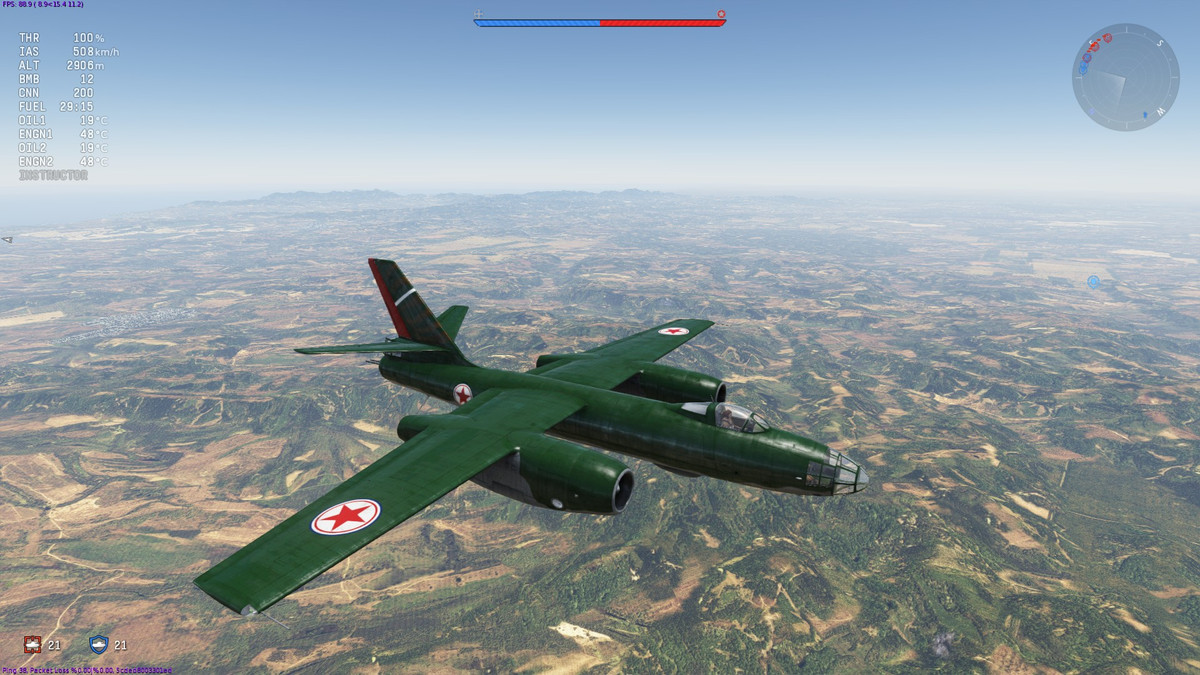Click the circular radar minimap
The height and width of the screenshot is (675, 1200).
[x=1125, y=77]
